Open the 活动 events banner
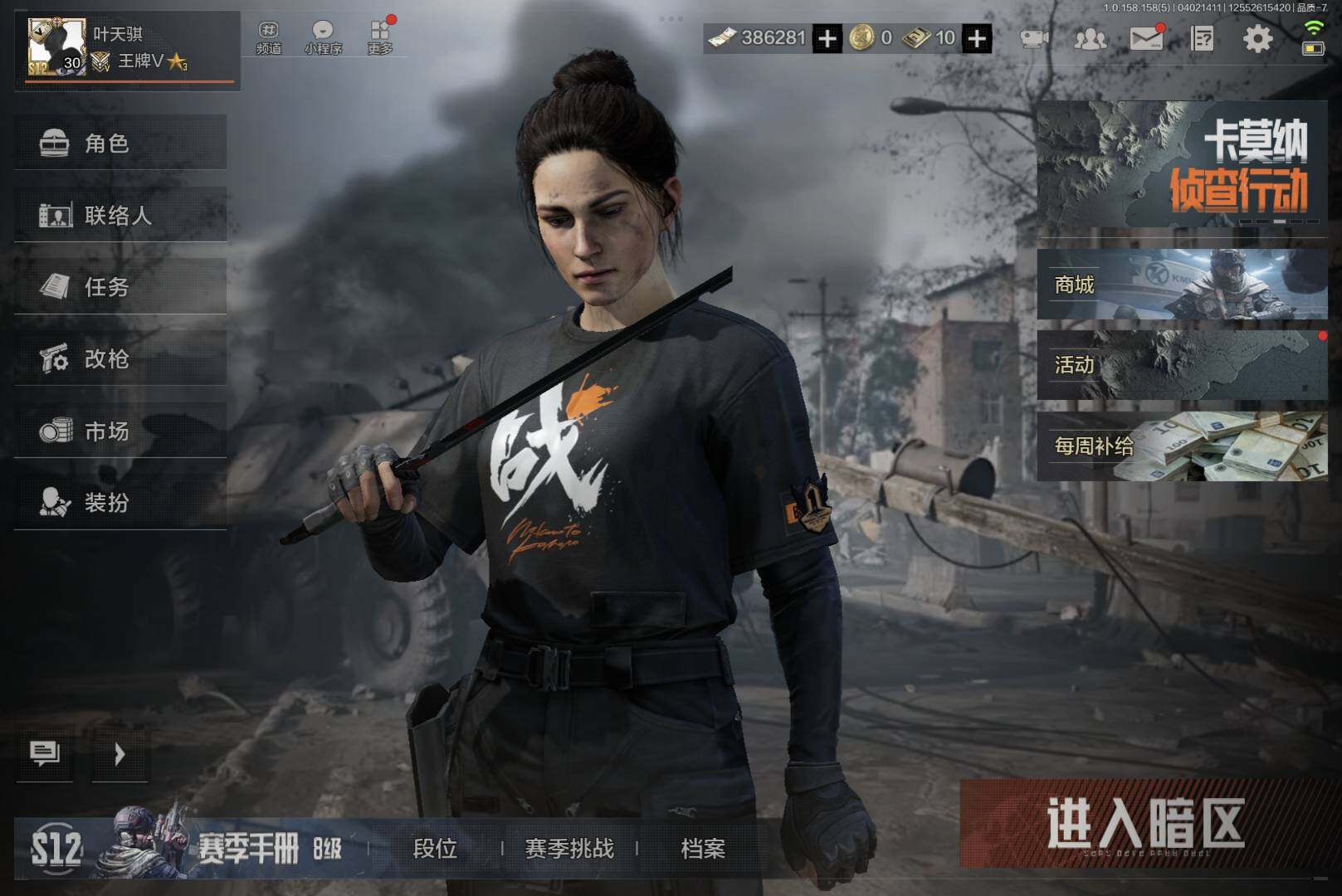This screenshot has width=1342, height=896. click(x=1181, y=364)
